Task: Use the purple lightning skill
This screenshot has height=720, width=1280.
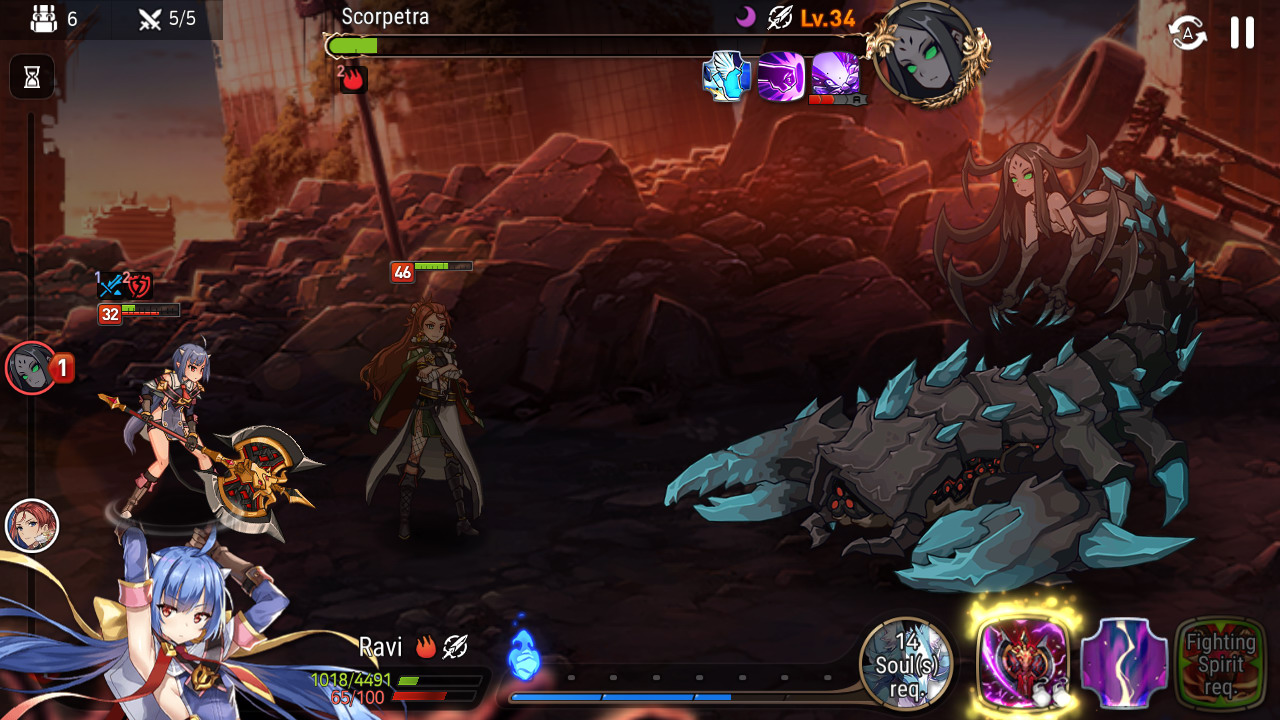Action: pyautogui.click(x=1124, y=663)
